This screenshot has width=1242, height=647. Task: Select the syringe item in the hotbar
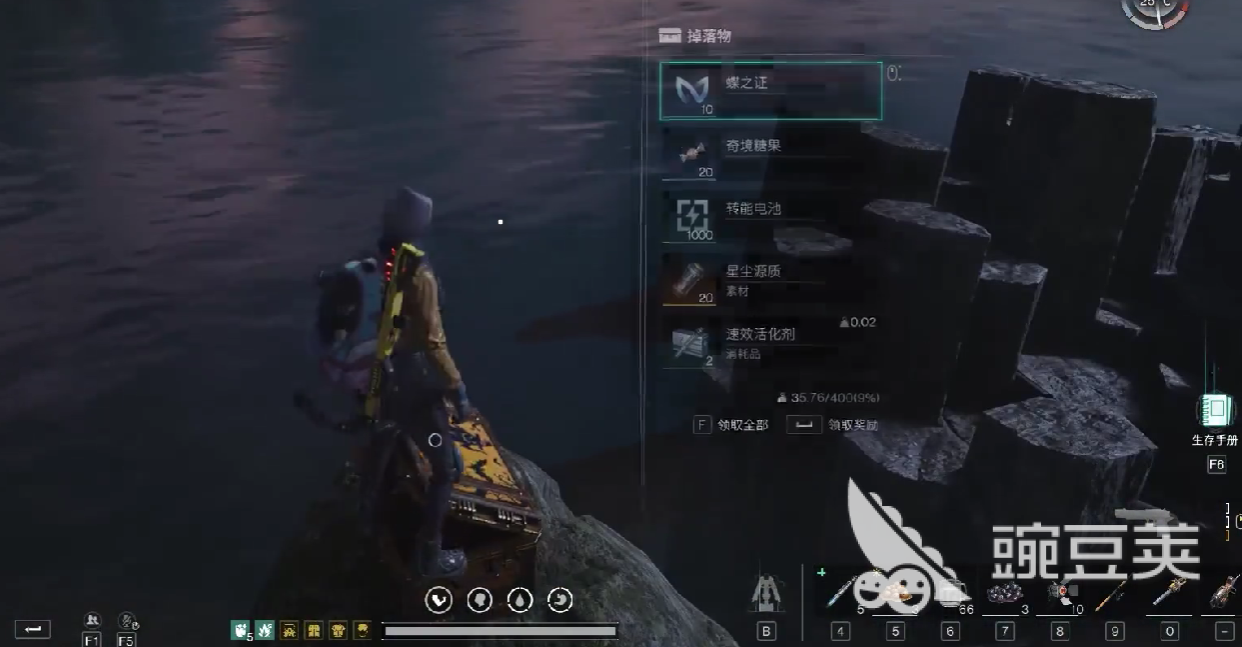[x=841, y=594]
